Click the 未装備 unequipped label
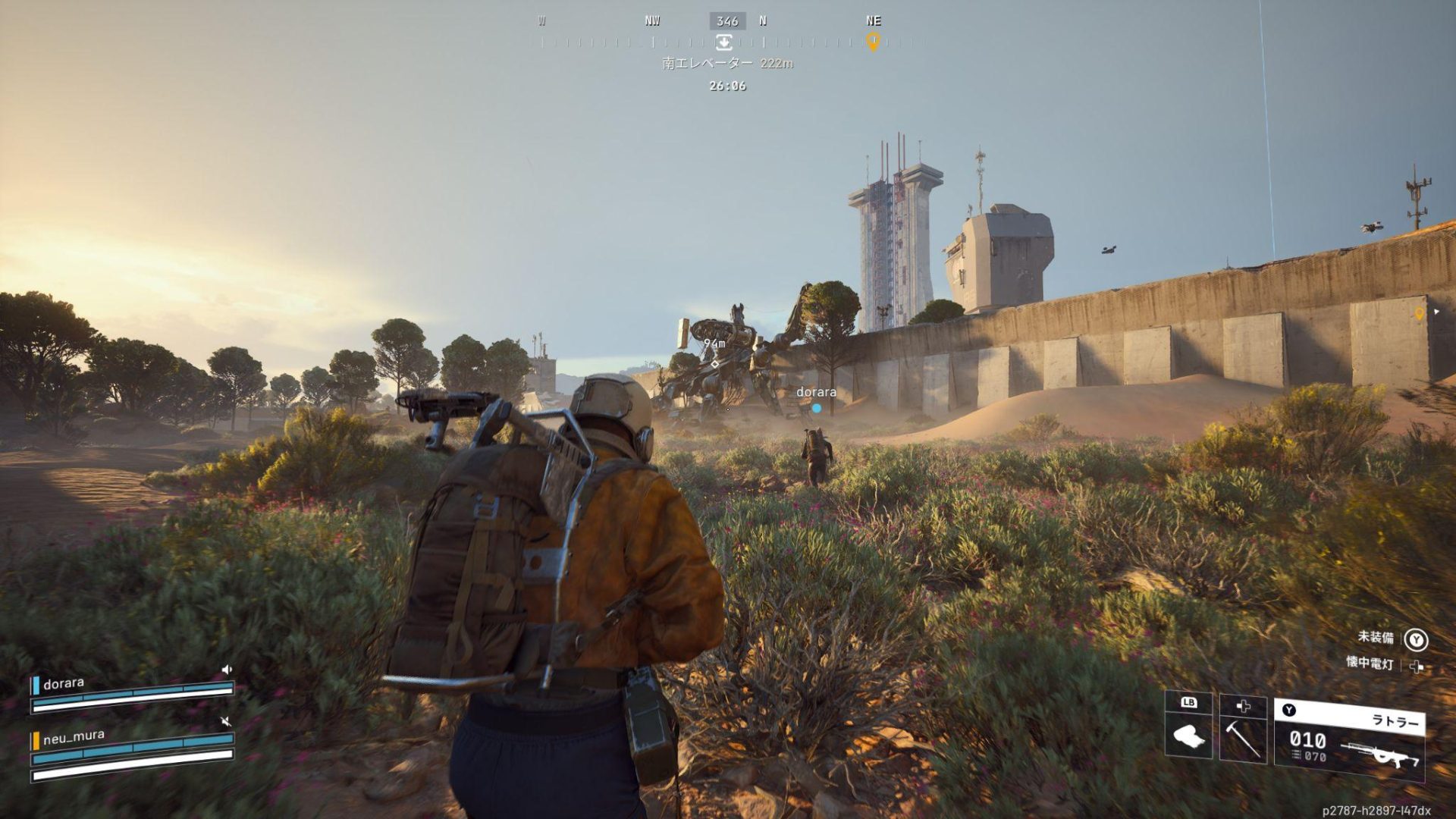This screenshot has width=1456, height=819. point(1376,637)
